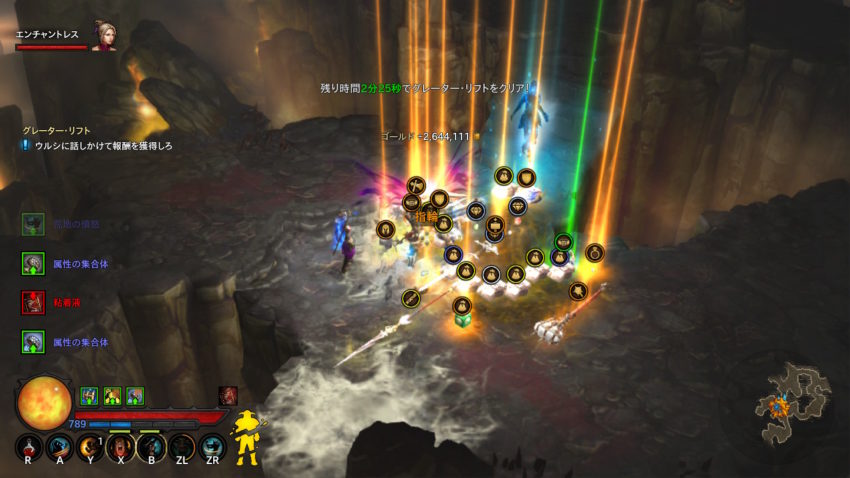Select the crossed axes loot marker
850x478 pixels.
coord(416,185)
